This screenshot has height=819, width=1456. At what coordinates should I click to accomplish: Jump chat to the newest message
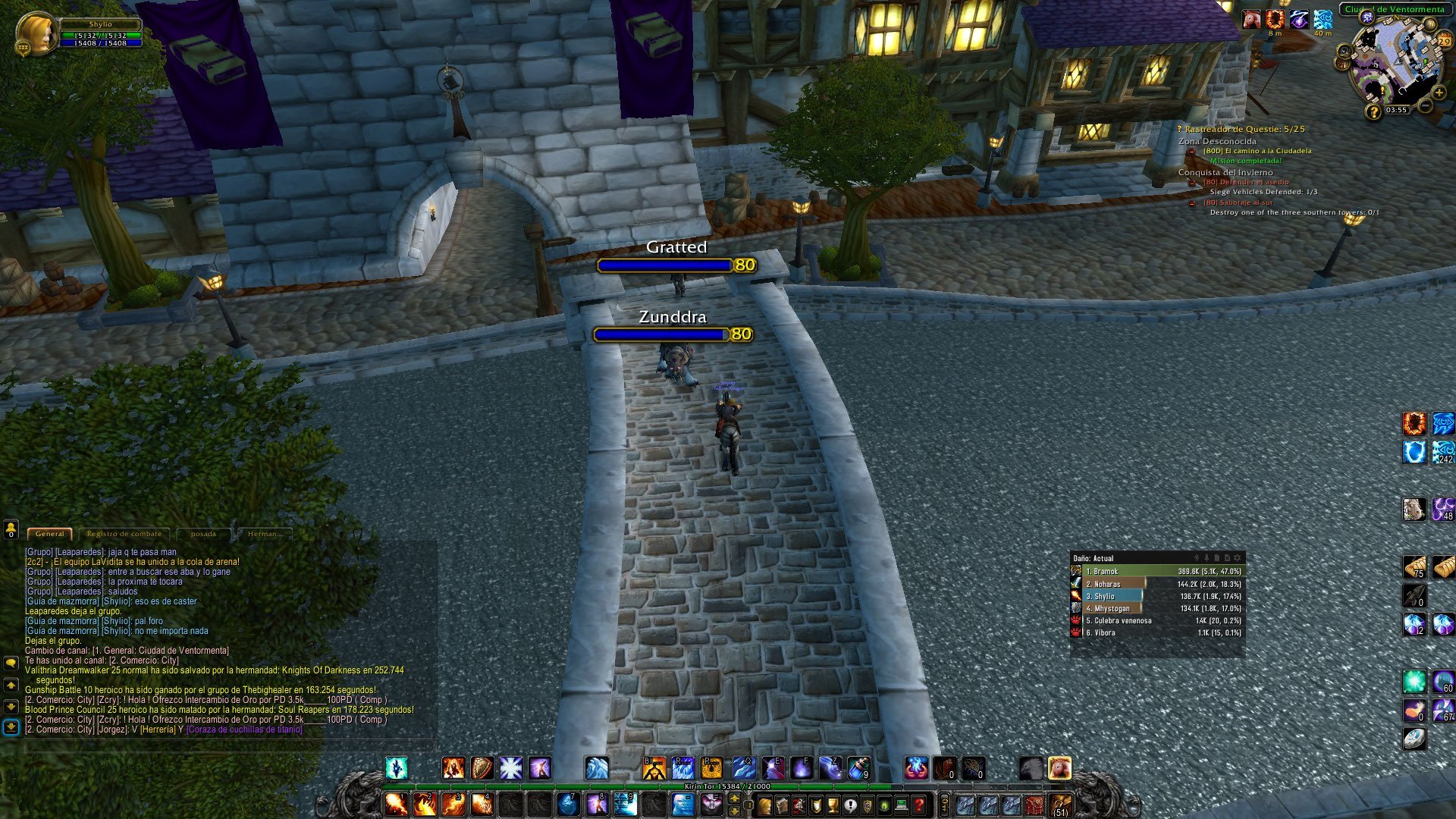(x=11, y=727)
